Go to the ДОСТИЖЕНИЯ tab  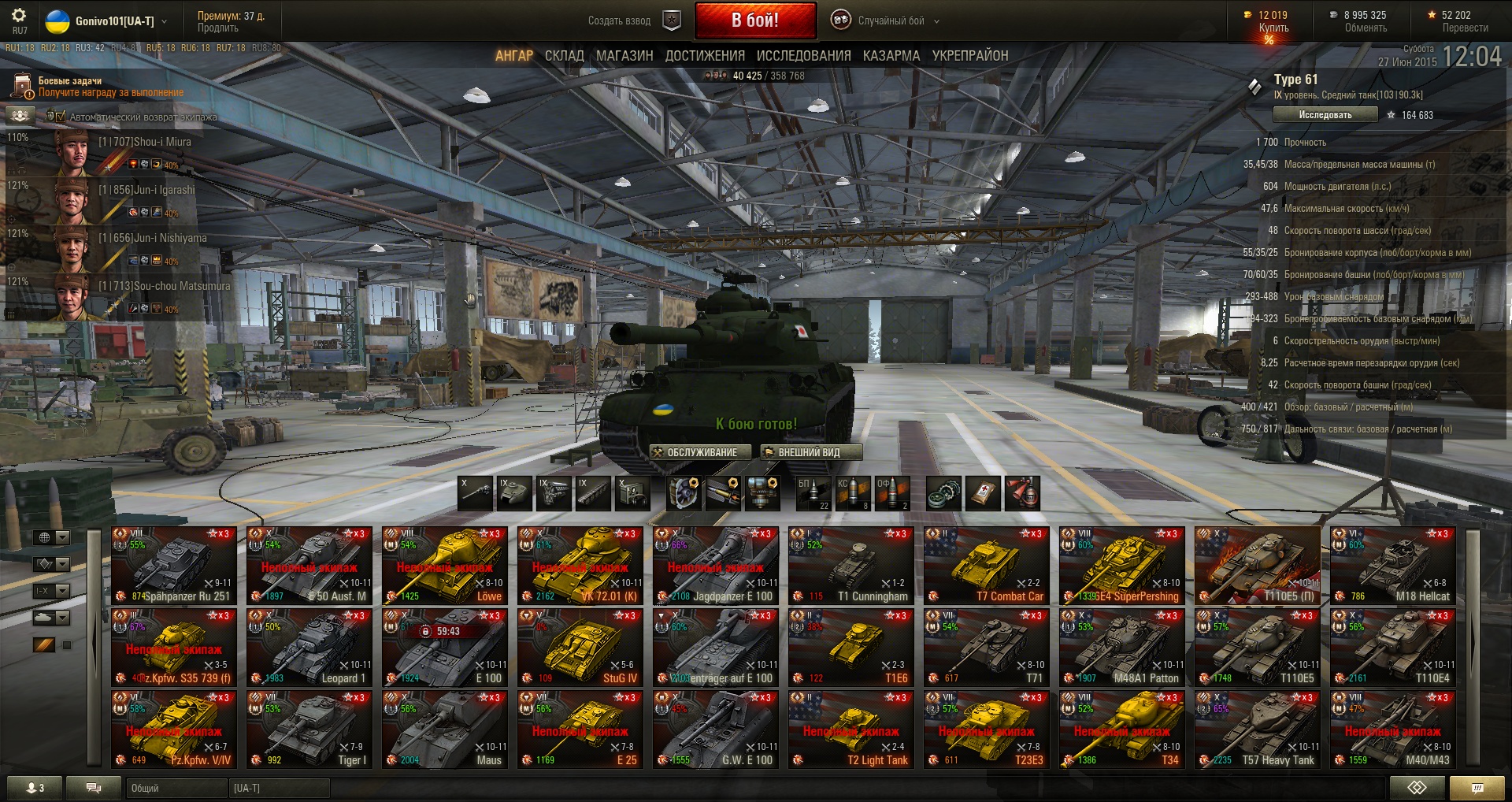point(705,56)
